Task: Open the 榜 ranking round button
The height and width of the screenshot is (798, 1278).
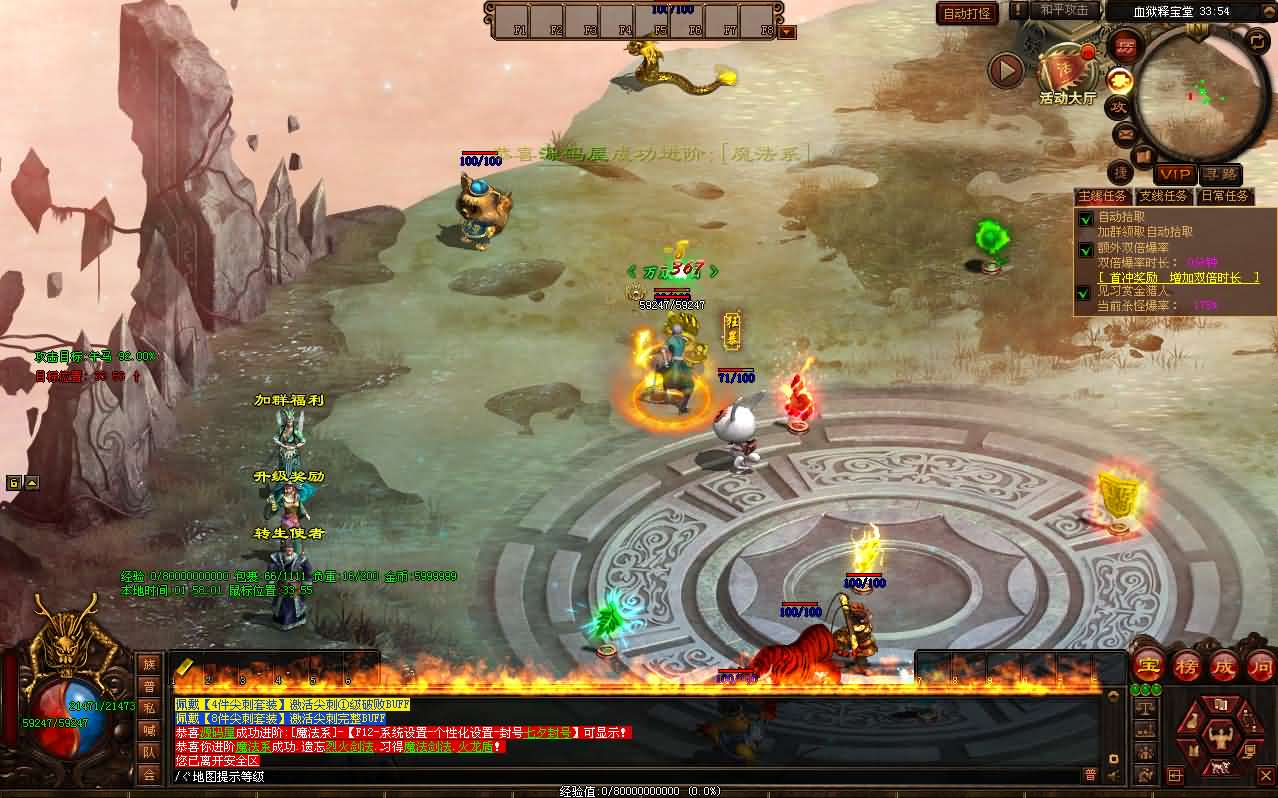Action: pyautogui.click(x=1187, y=665)
